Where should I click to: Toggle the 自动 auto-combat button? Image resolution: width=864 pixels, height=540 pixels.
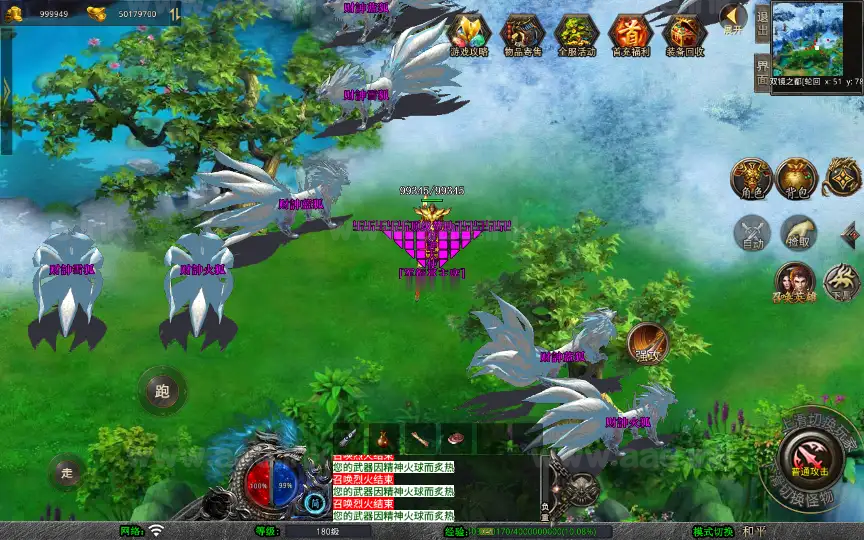coord(752,232)
